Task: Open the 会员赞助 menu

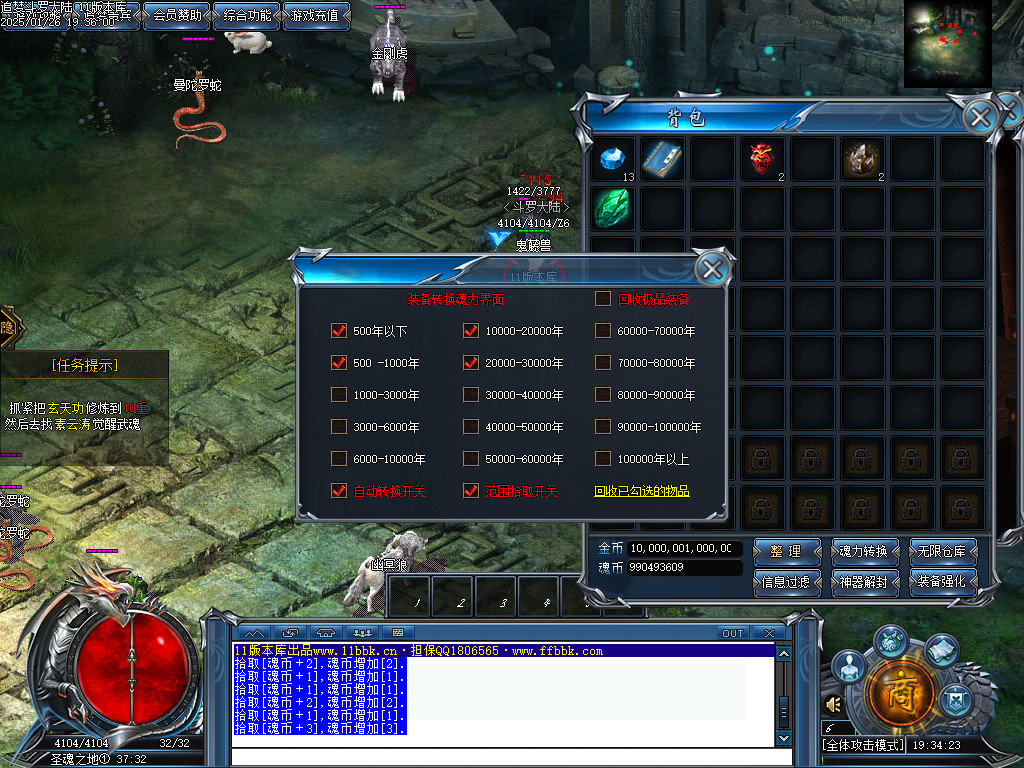Action: tap(176, 16)
